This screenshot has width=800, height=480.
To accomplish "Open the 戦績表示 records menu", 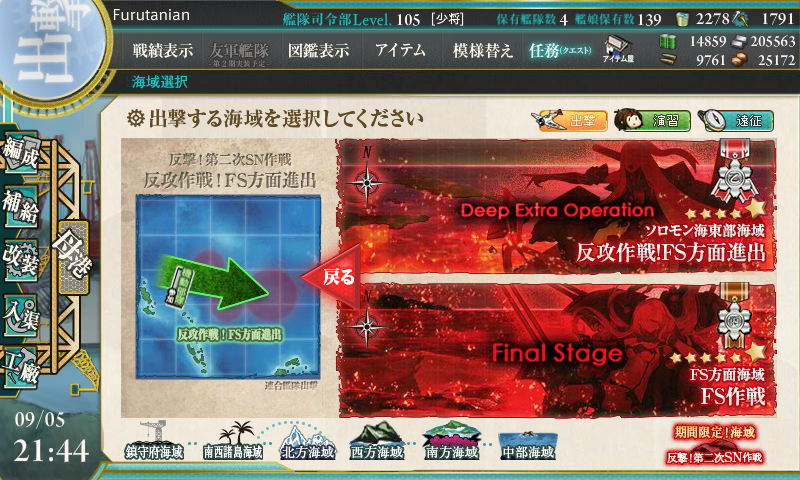I will (163, 50).
